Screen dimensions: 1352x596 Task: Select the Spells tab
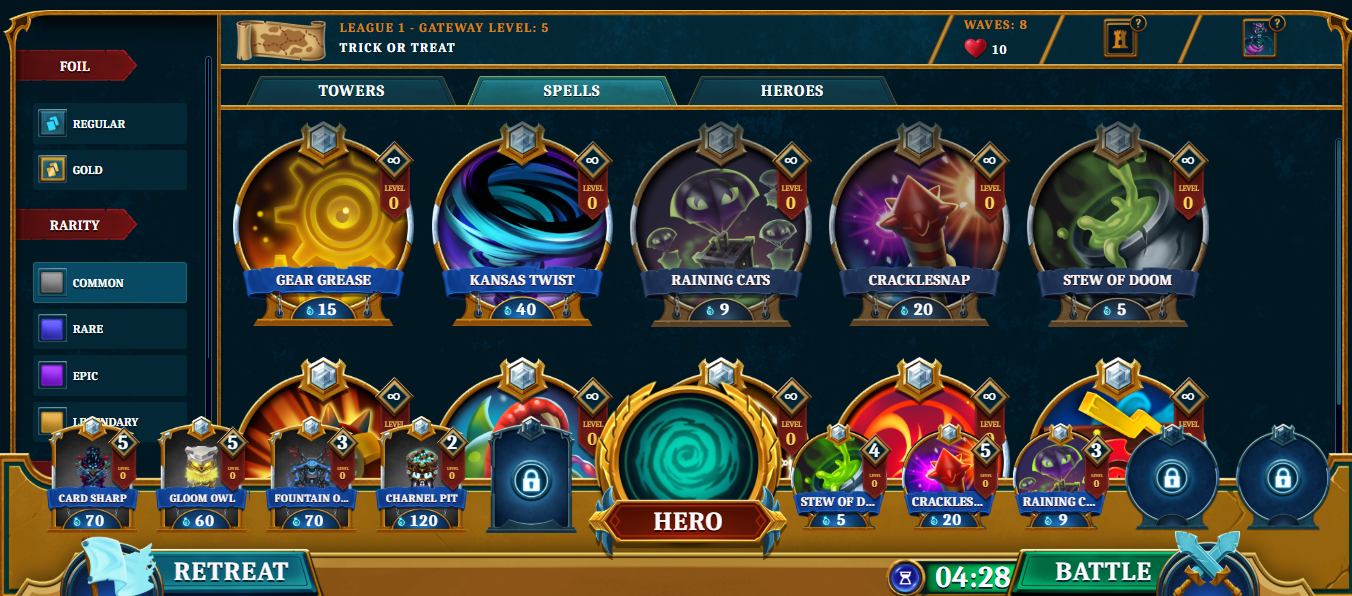[x=571, y=91]
